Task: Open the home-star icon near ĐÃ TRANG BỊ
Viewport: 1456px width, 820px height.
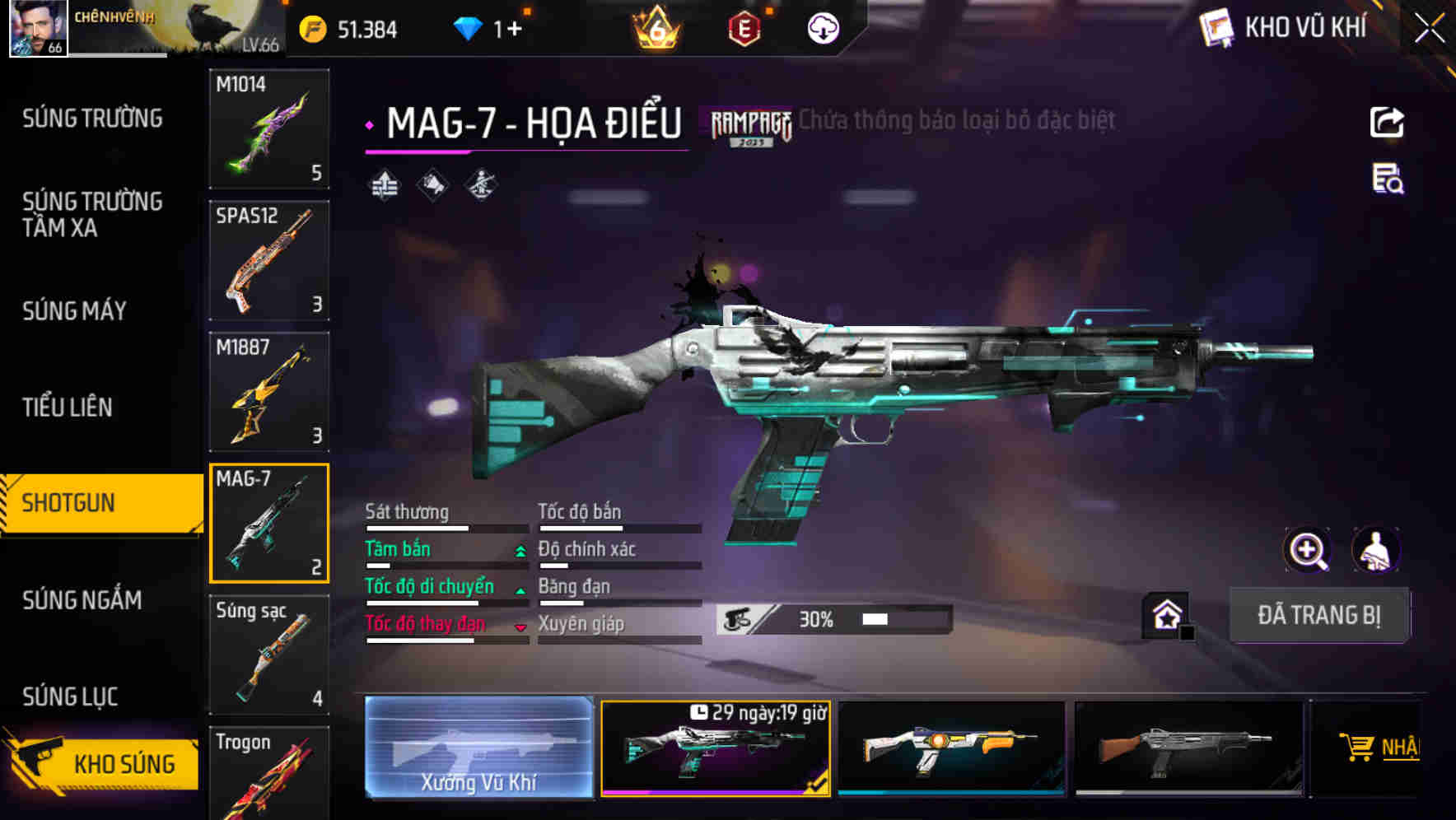Action: pyautogui.click(x=1167, y=614)
